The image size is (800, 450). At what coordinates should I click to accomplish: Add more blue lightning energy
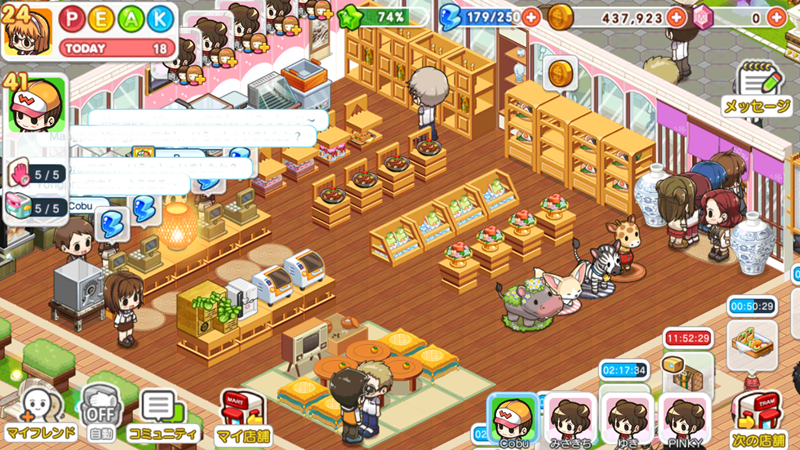tap(530, 18)
